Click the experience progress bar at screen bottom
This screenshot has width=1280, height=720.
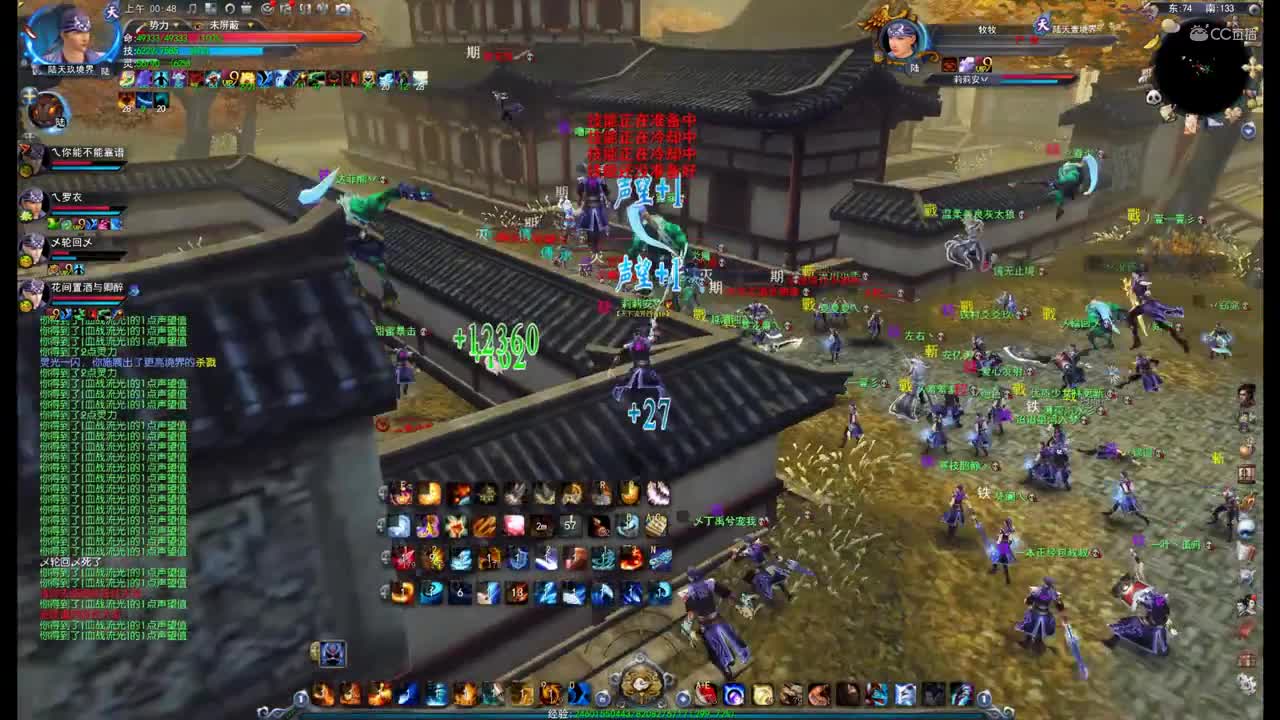point(640,716)
